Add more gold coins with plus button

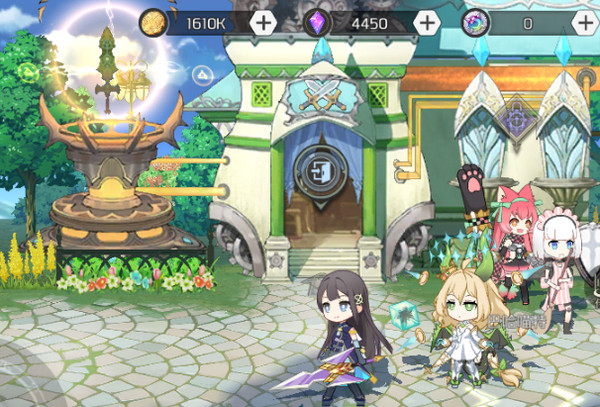263,23
